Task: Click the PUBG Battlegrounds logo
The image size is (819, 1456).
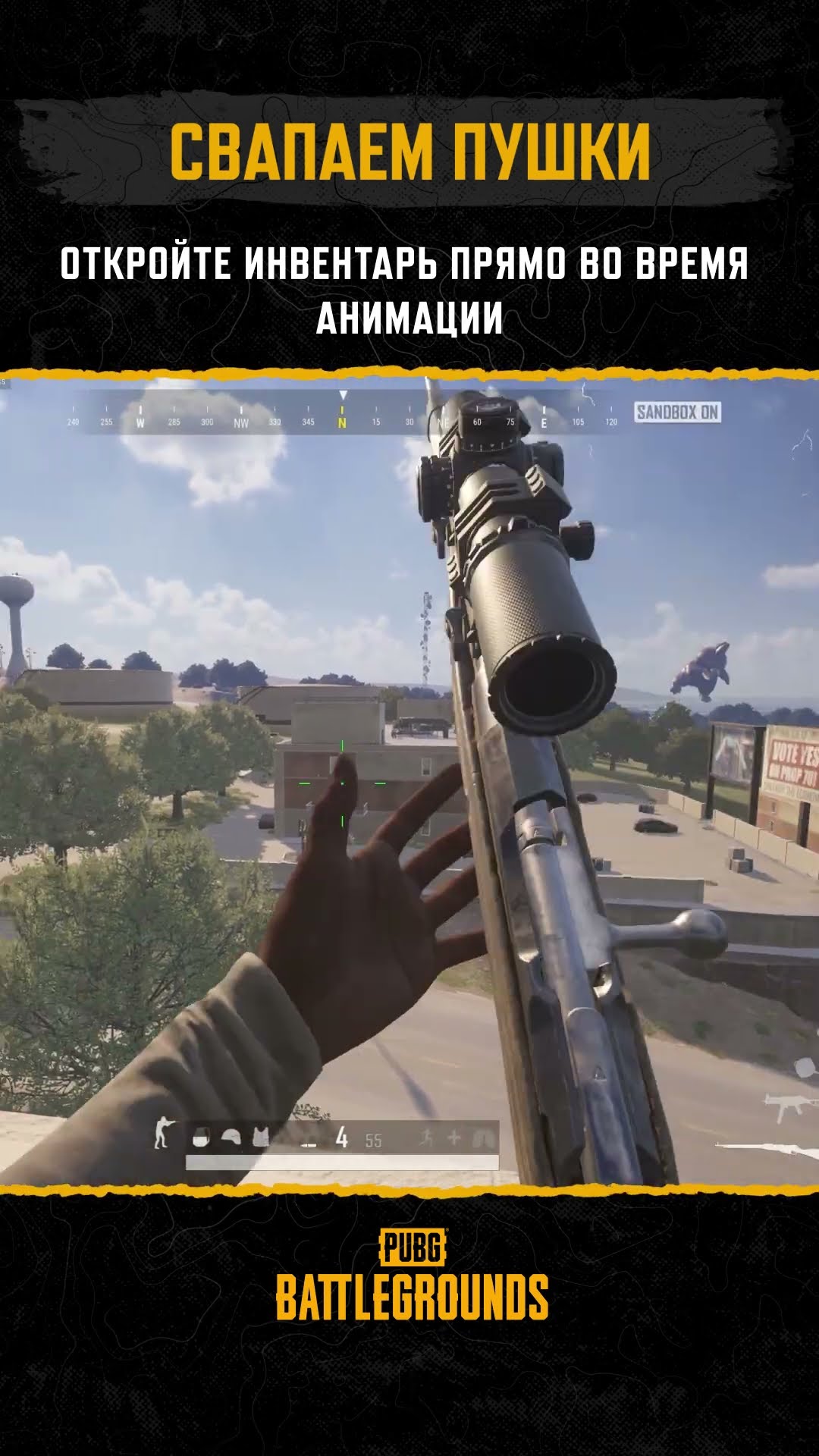Action: point(412,1276)
